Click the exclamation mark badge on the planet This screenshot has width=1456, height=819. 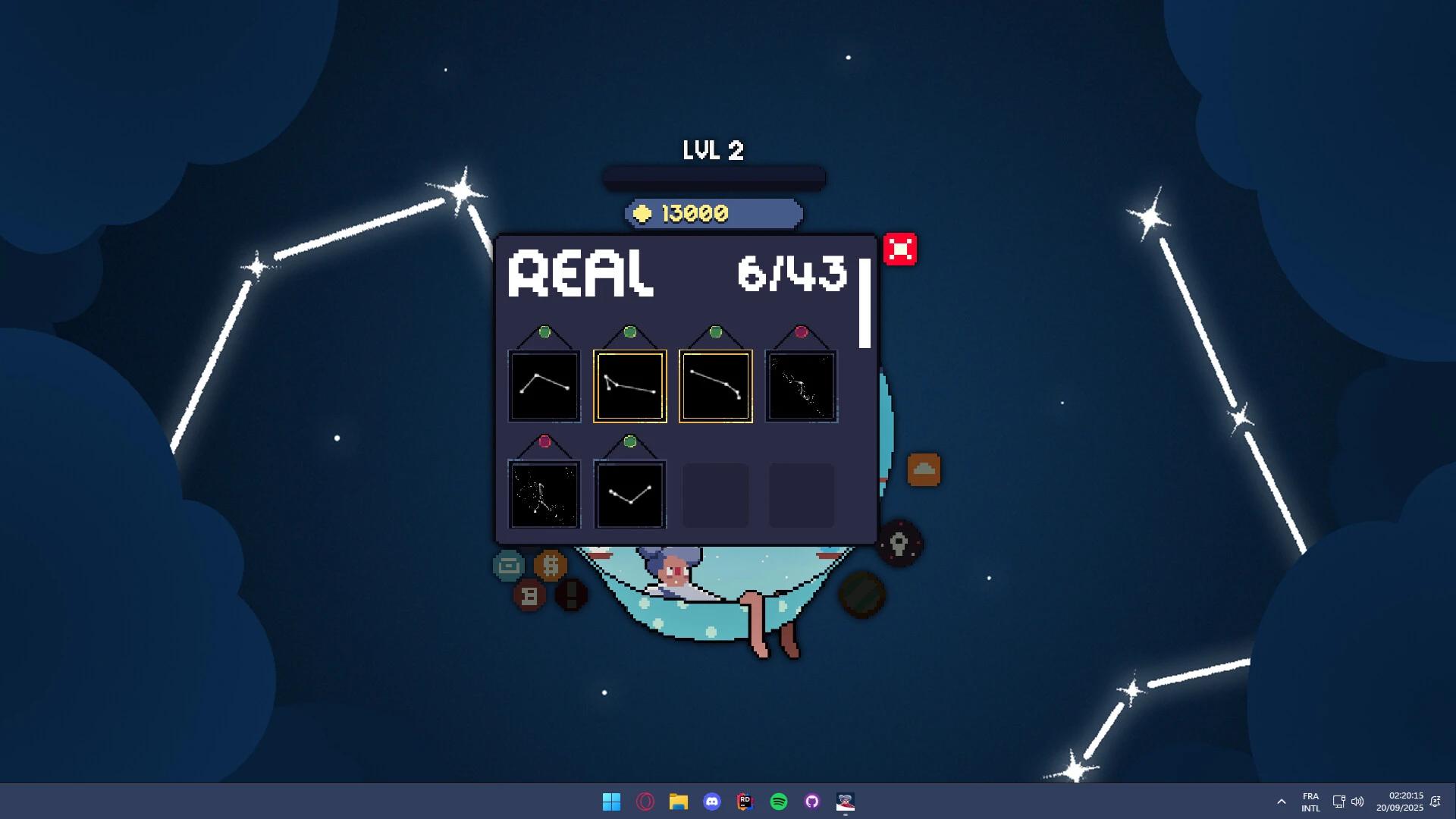click(570, 595)
